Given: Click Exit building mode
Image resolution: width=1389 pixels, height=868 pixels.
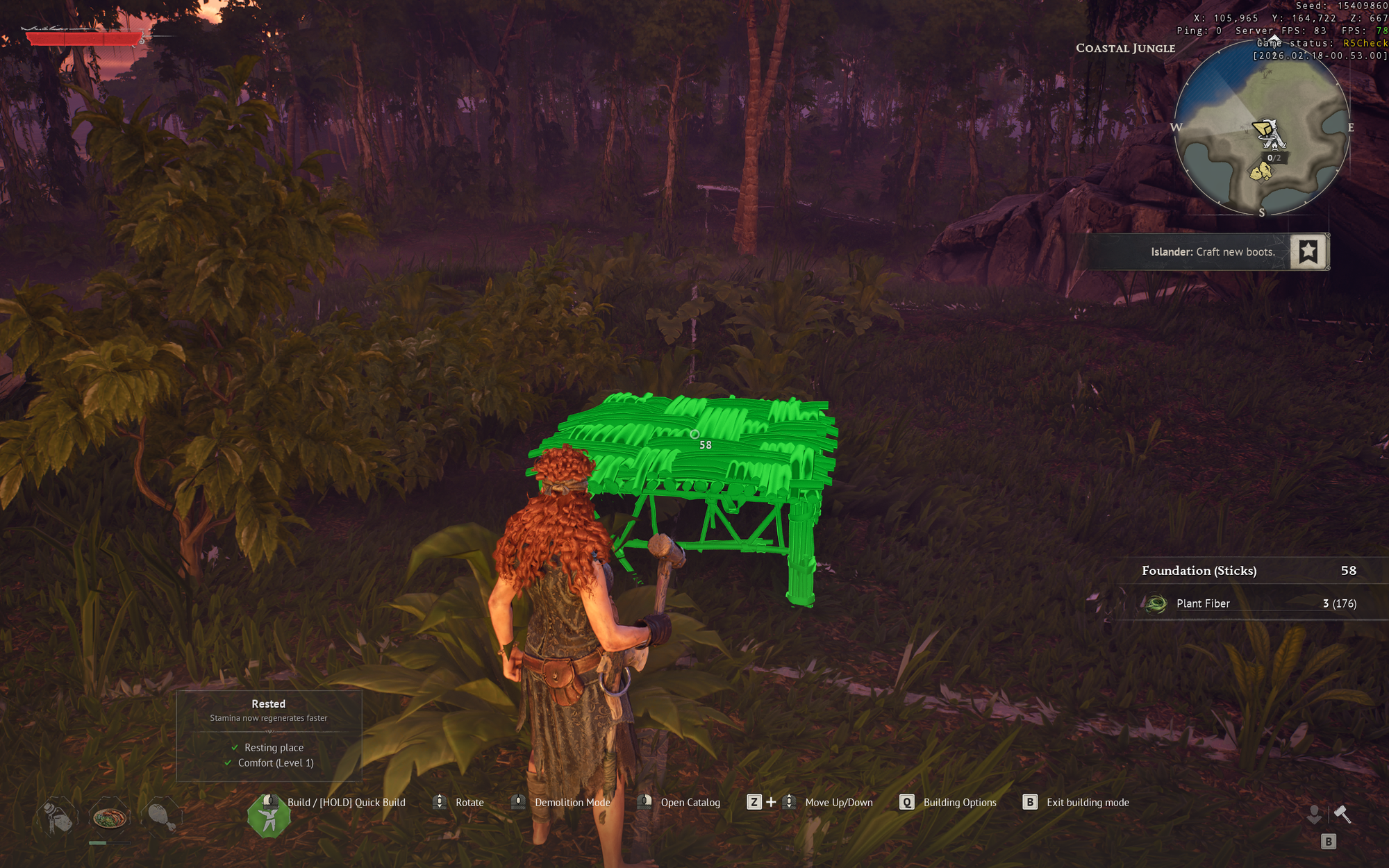Looking at the screenshot, I should click(x=1029, y=802).
